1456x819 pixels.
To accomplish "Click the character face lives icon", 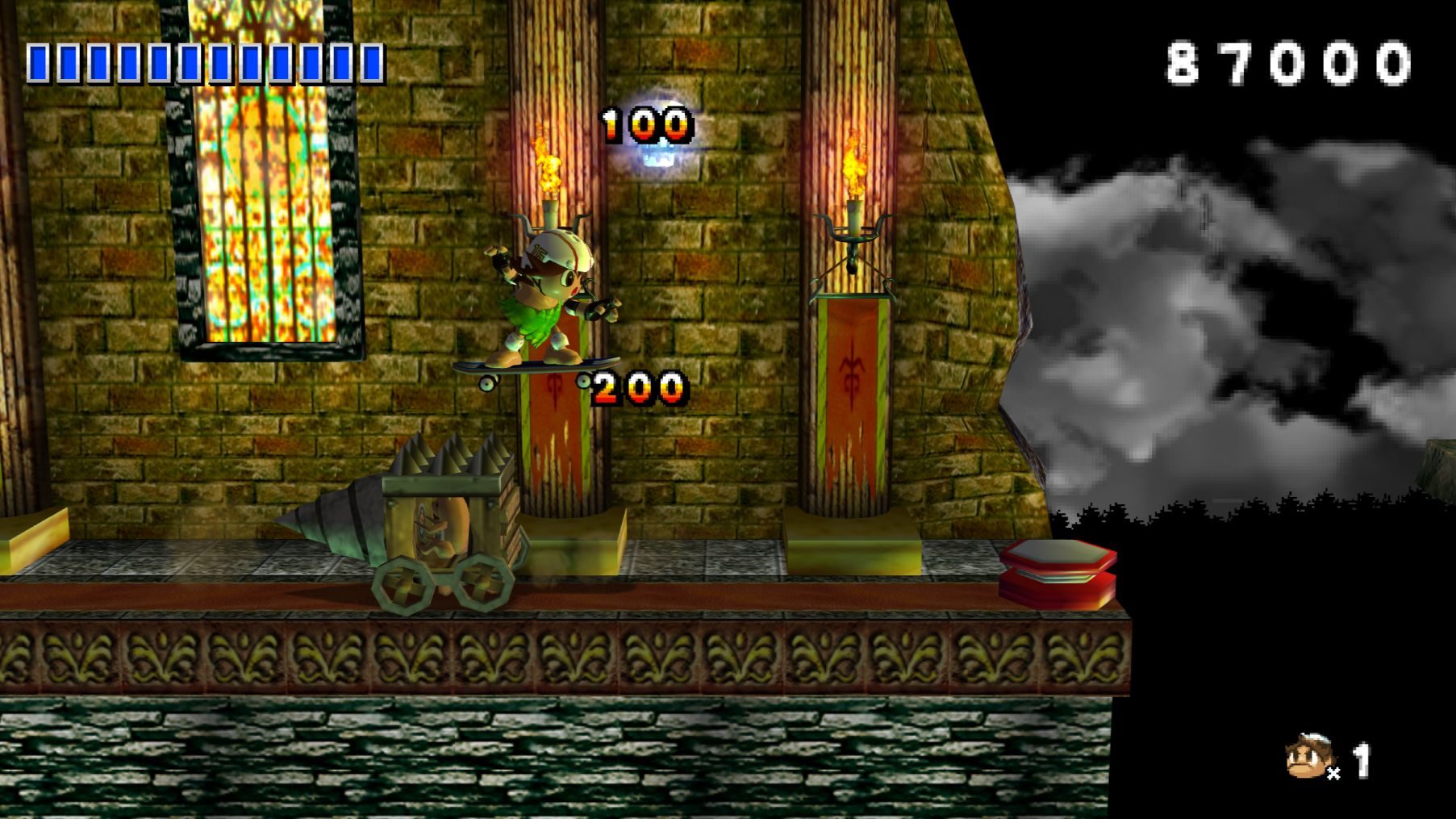I will [x=1307, y=757].
